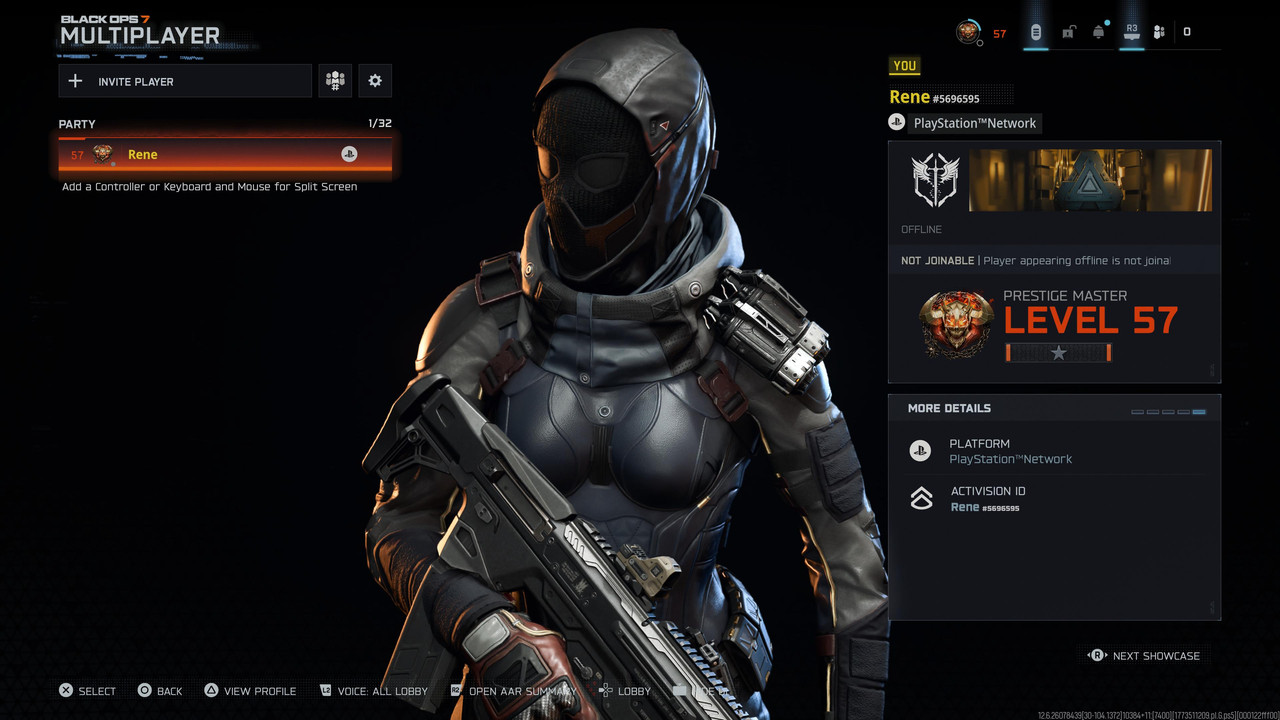The image size is (1280, 720).
Task: Open the social friends icon in top bar
Action: point(1159,32)
